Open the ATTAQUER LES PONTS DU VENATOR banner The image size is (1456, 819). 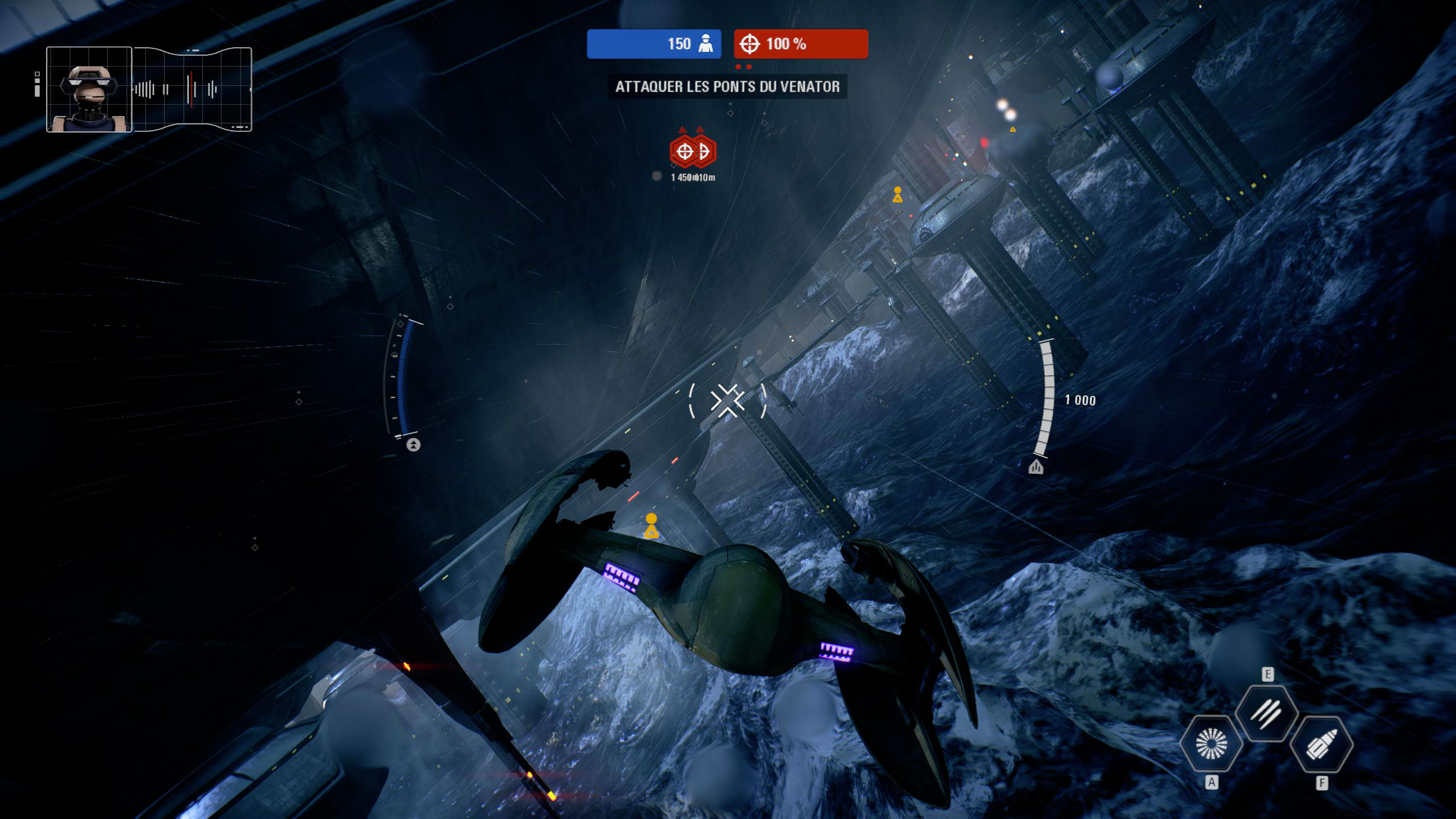coord(727,88)
